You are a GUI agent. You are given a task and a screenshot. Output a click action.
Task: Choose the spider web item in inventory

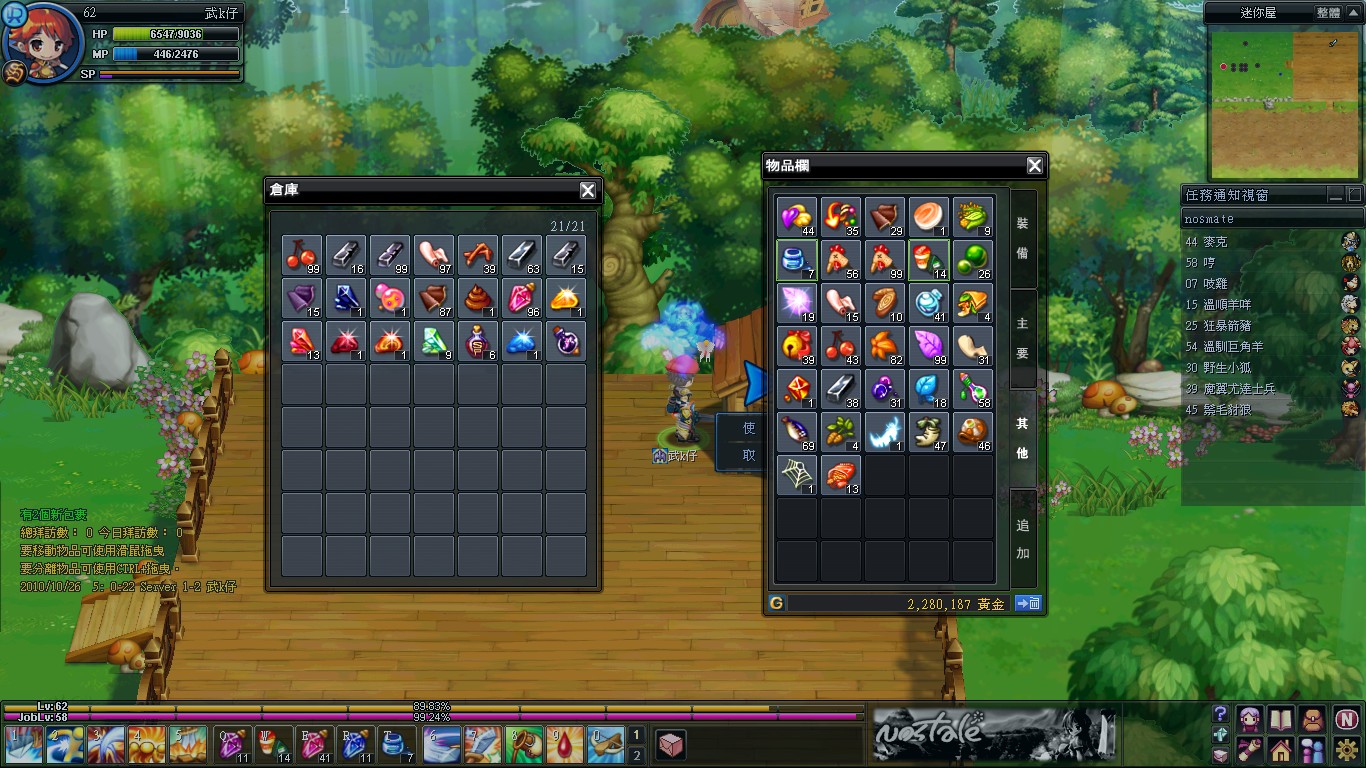point(797,475)
